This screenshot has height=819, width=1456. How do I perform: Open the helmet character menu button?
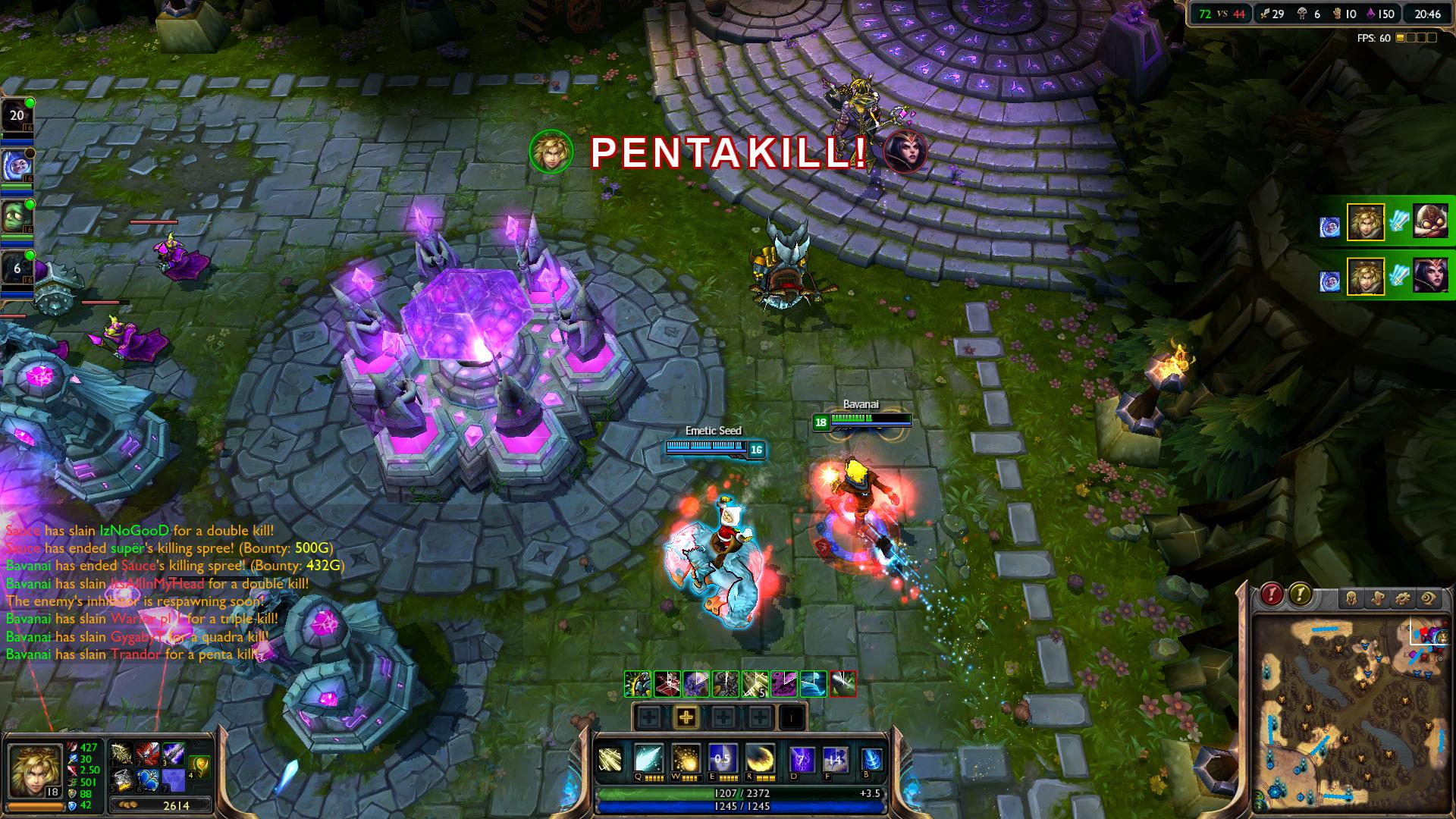click(x=1351, y=599)
